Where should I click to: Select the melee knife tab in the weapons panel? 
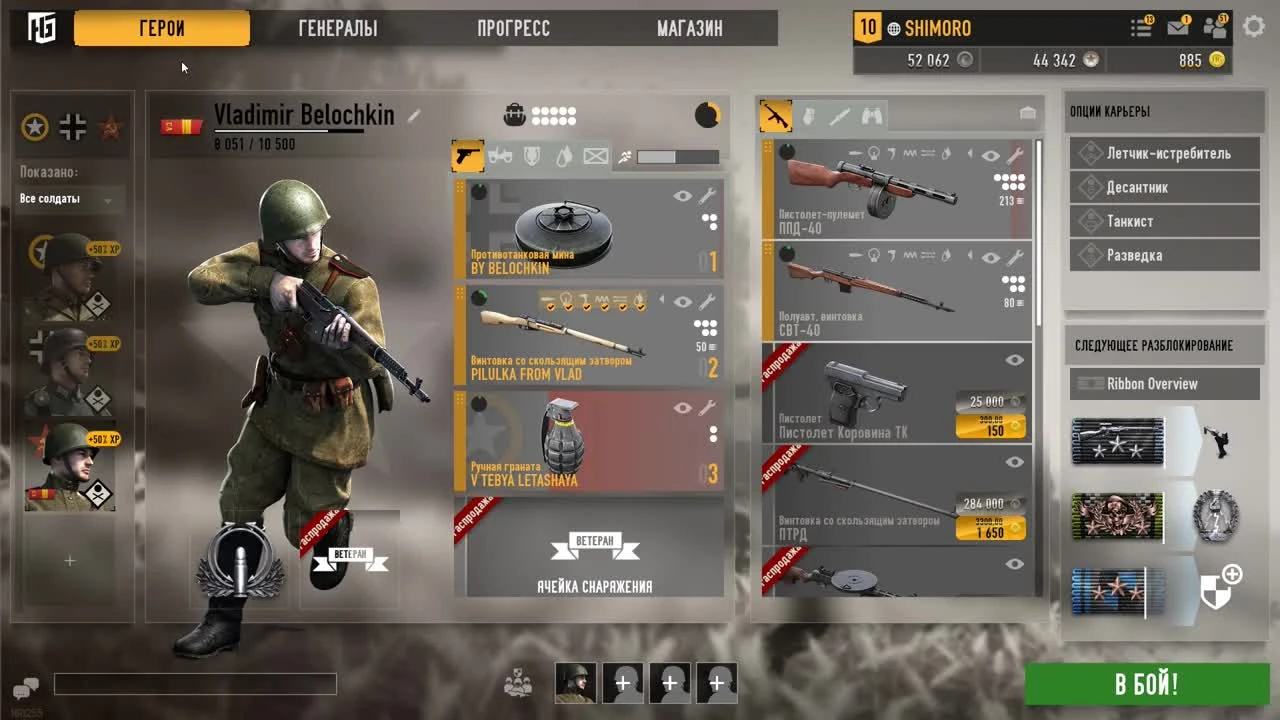click(x=840, y=116)
